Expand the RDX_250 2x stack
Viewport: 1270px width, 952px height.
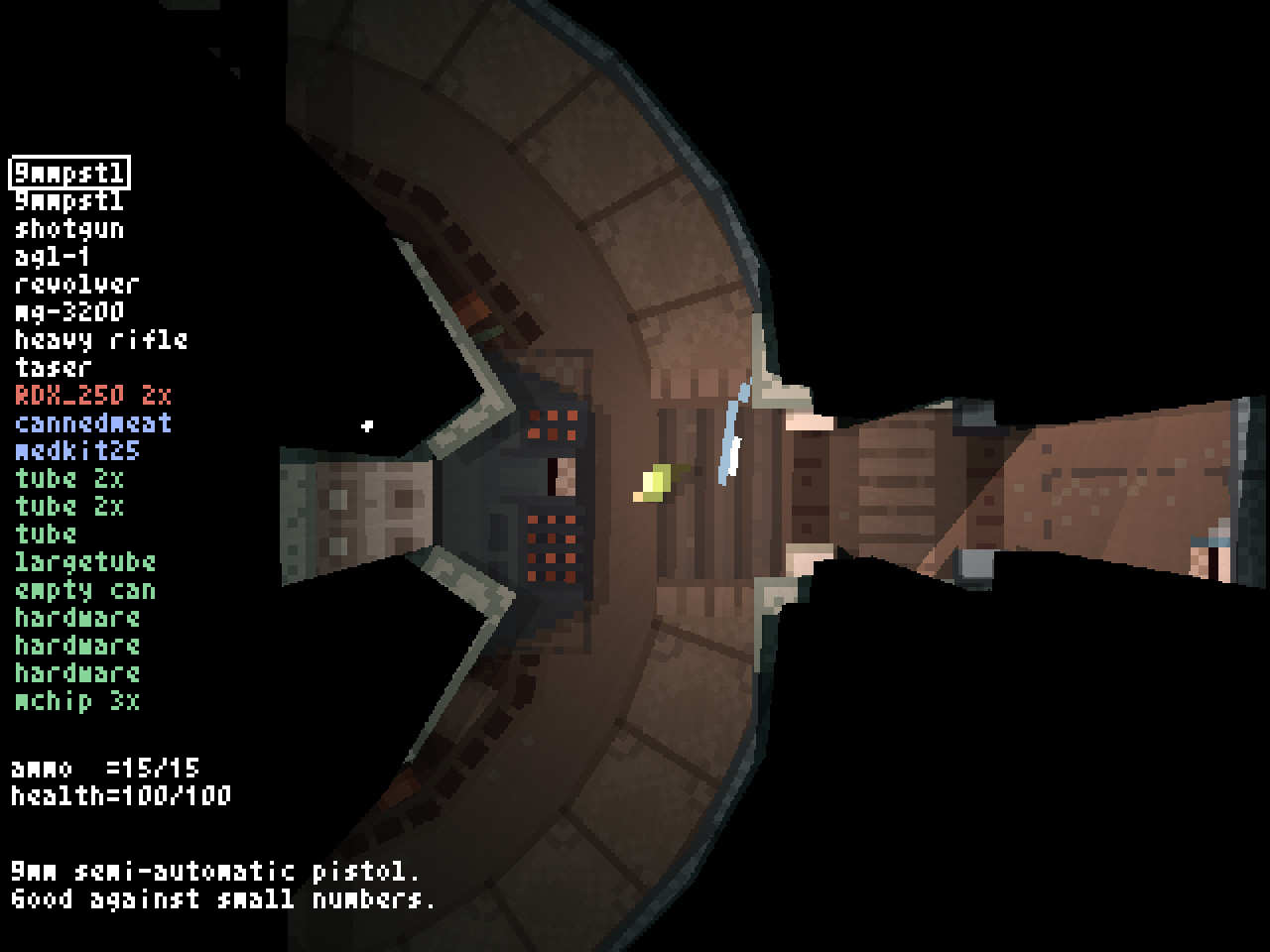pyautogui.click(x=91, y=395)
